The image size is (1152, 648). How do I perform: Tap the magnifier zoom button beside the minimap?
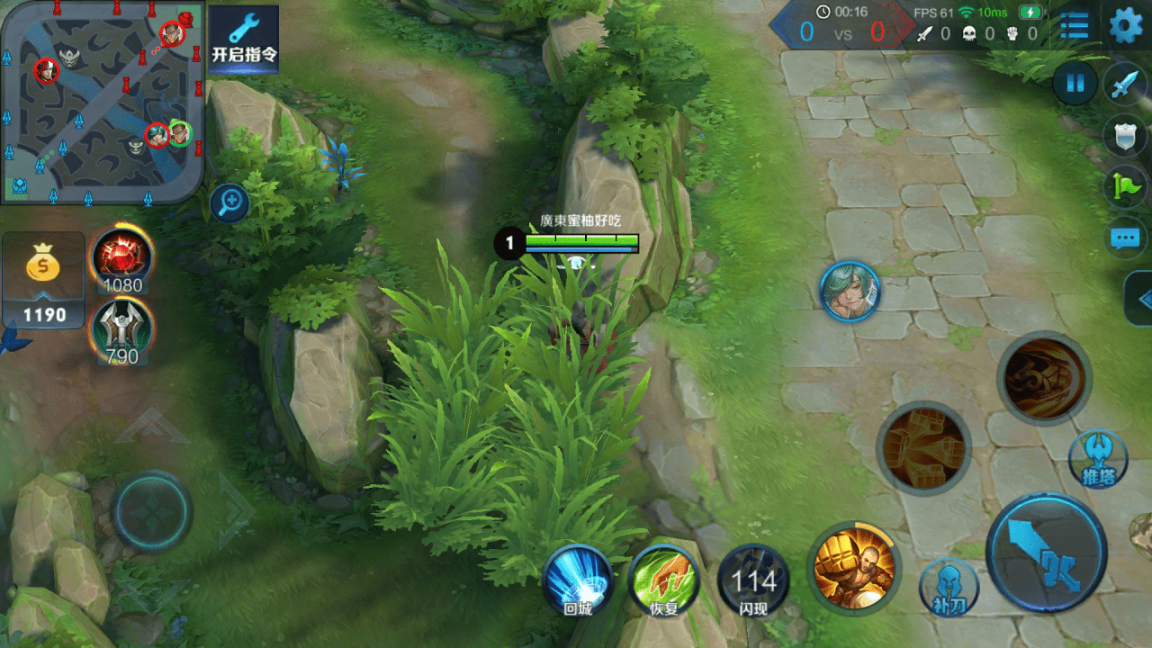[x=230, y=203]
